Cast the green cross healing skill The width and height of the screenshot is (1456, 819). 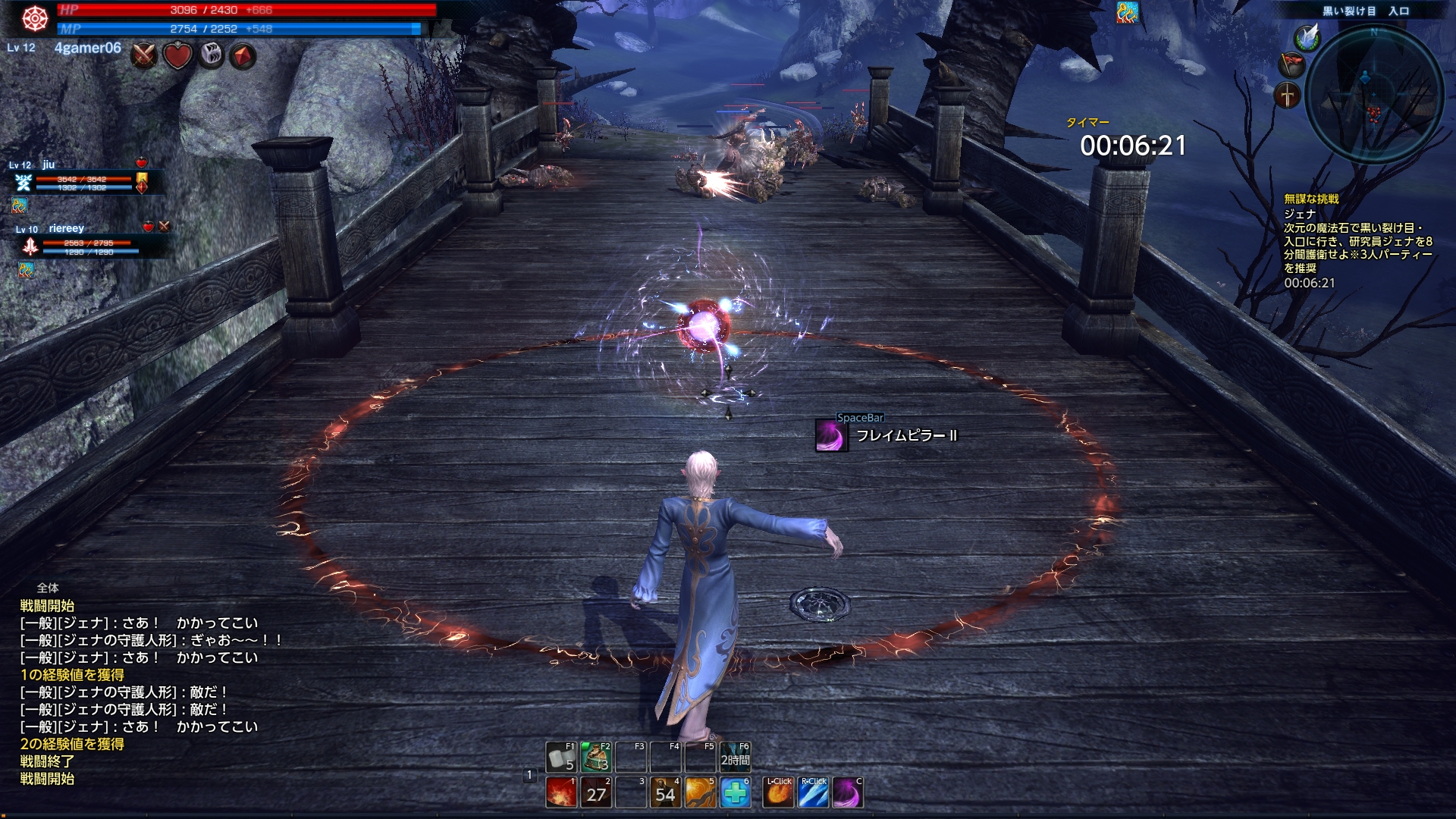coord(735,792)
